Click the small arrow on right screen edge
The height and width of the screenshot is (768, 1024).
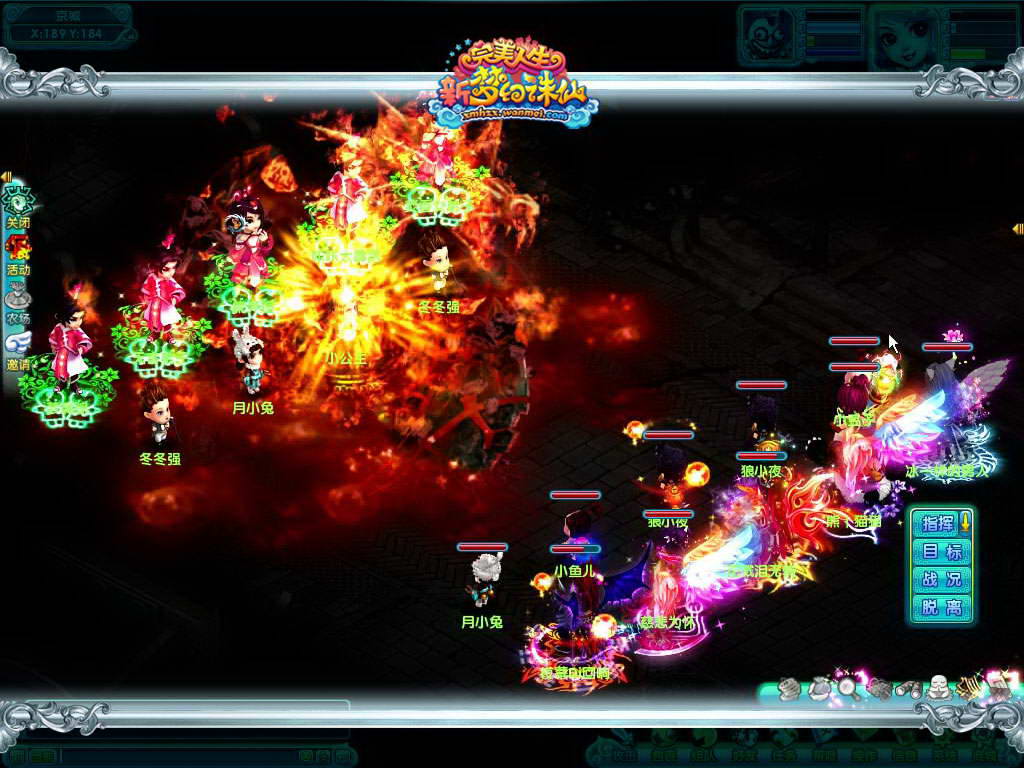point(1017,229)
